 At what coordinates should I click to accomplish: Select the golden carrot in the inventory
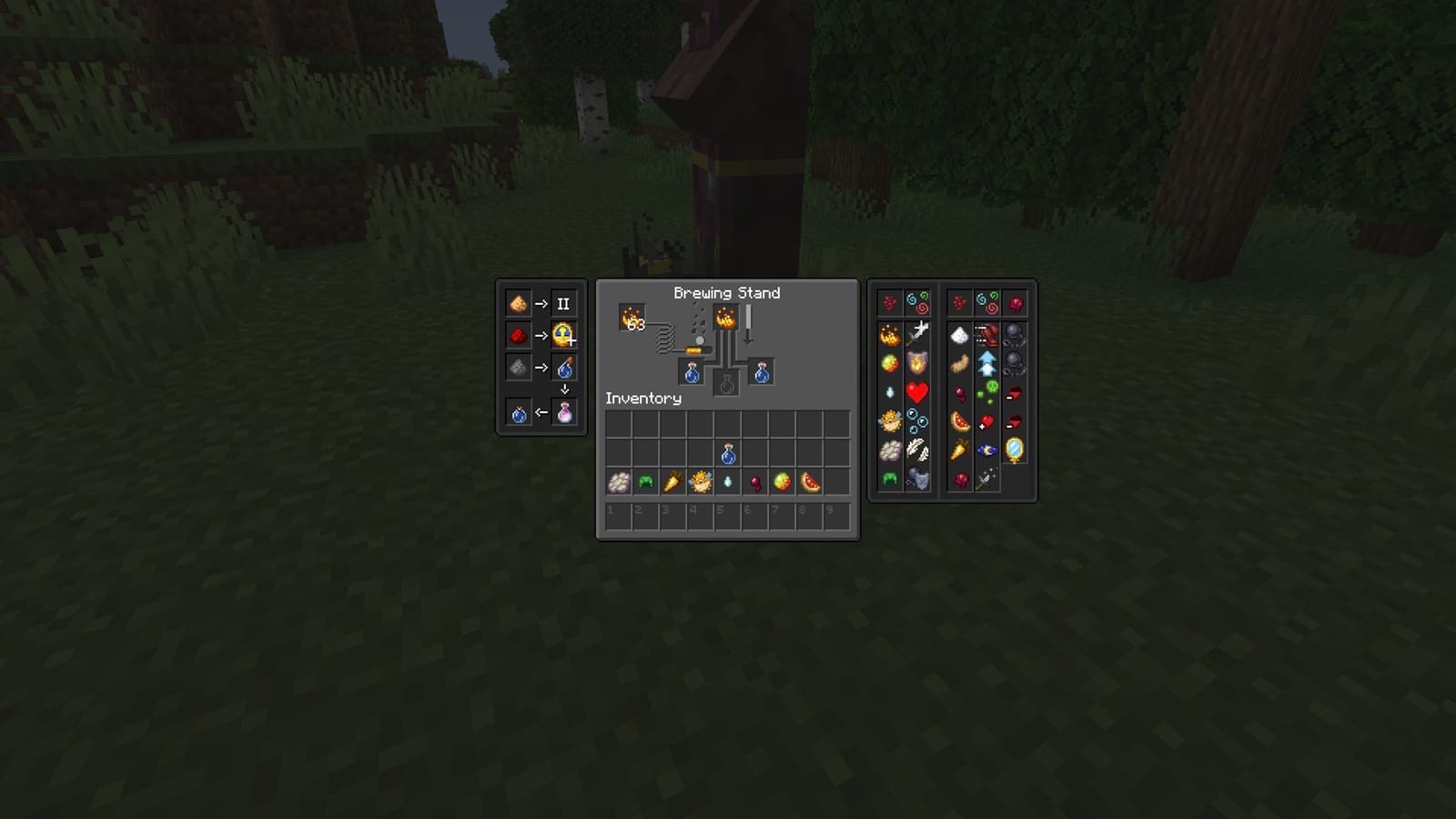click(x=672, y=482)
